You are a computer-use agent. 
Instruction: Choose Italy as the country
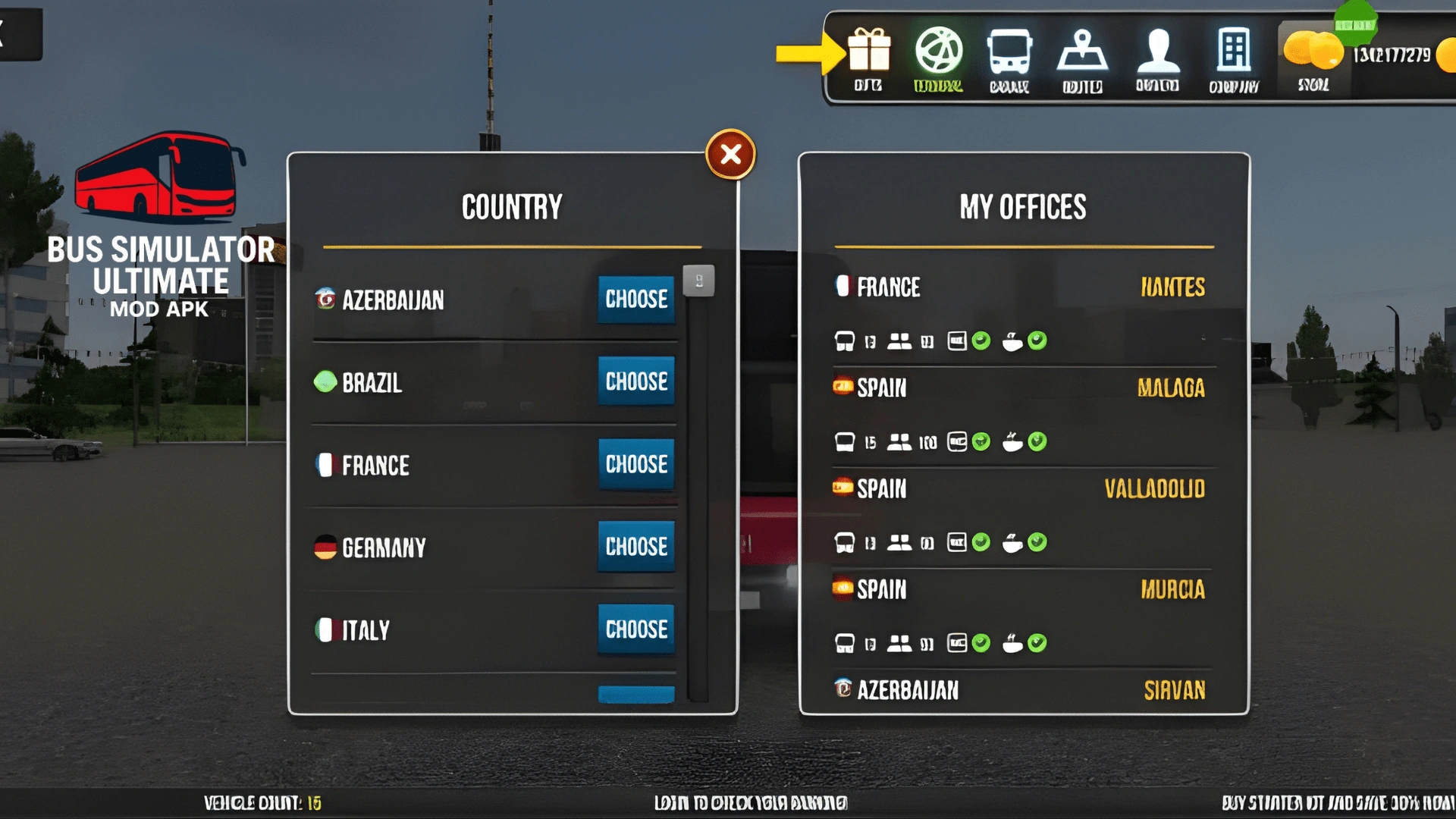(x=635, y=629)
